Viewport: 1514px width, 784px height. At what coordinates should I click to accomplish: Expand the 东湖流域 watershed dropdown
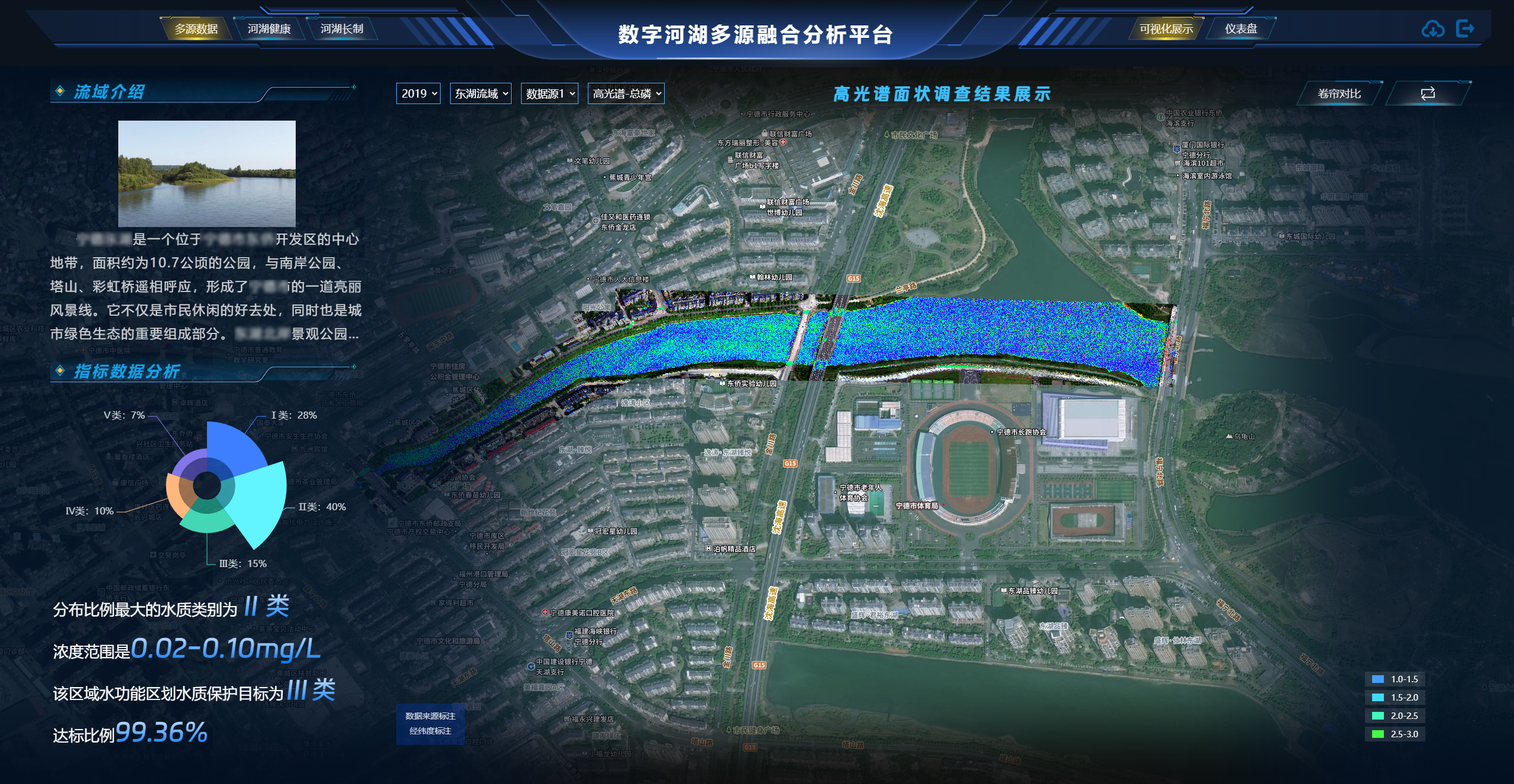click(x=480, y=93)
